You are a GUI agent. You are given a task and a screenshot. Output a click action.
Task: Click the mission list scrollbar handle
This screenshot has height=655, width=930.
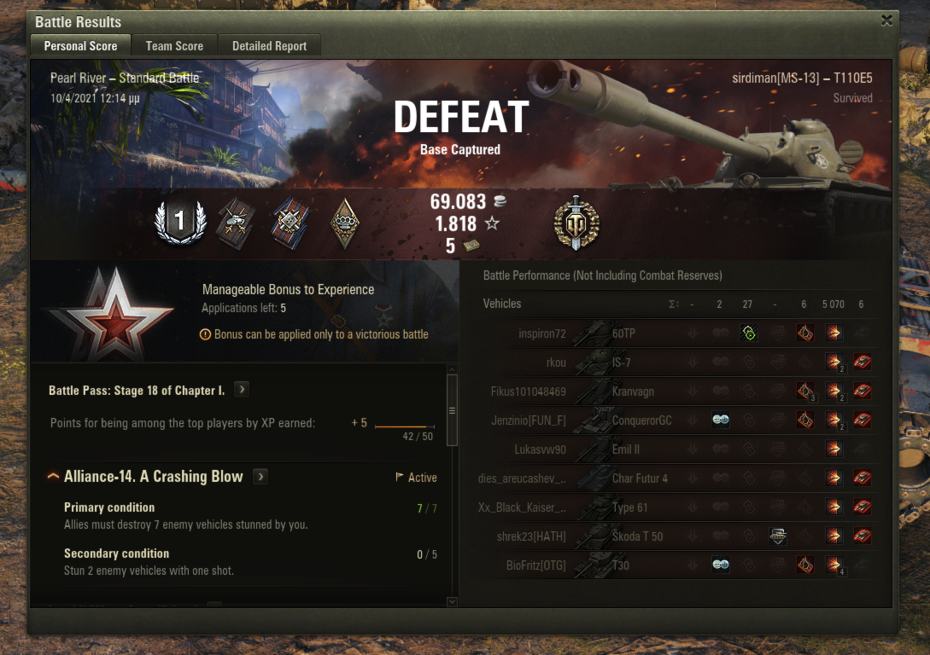point(452,410)
